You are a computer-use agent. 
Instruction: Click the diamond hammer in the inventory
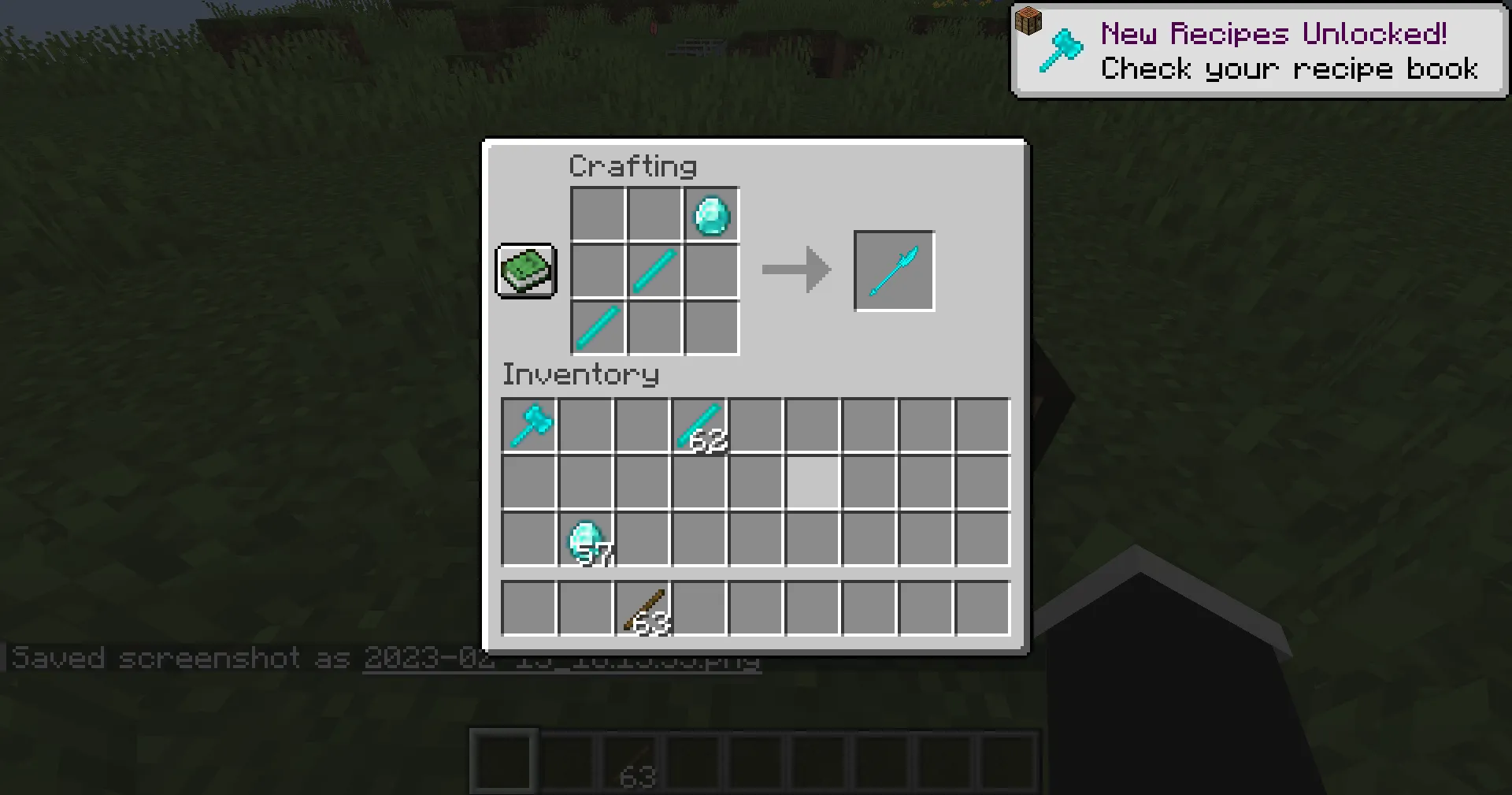pos(528,425)
